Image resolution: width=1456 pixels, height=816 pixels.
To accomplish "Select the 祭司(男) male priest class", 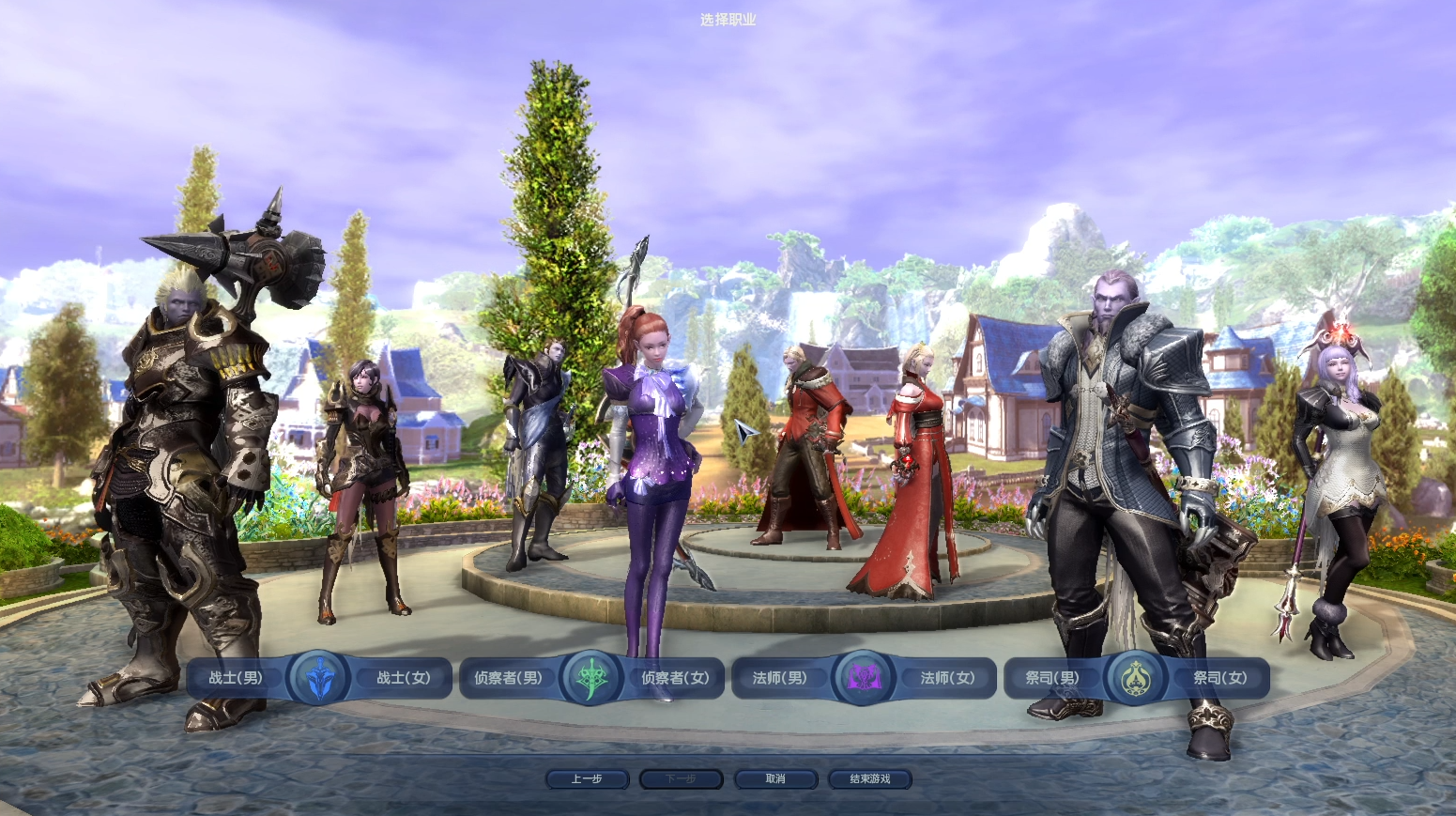I will click(1052, 678).
